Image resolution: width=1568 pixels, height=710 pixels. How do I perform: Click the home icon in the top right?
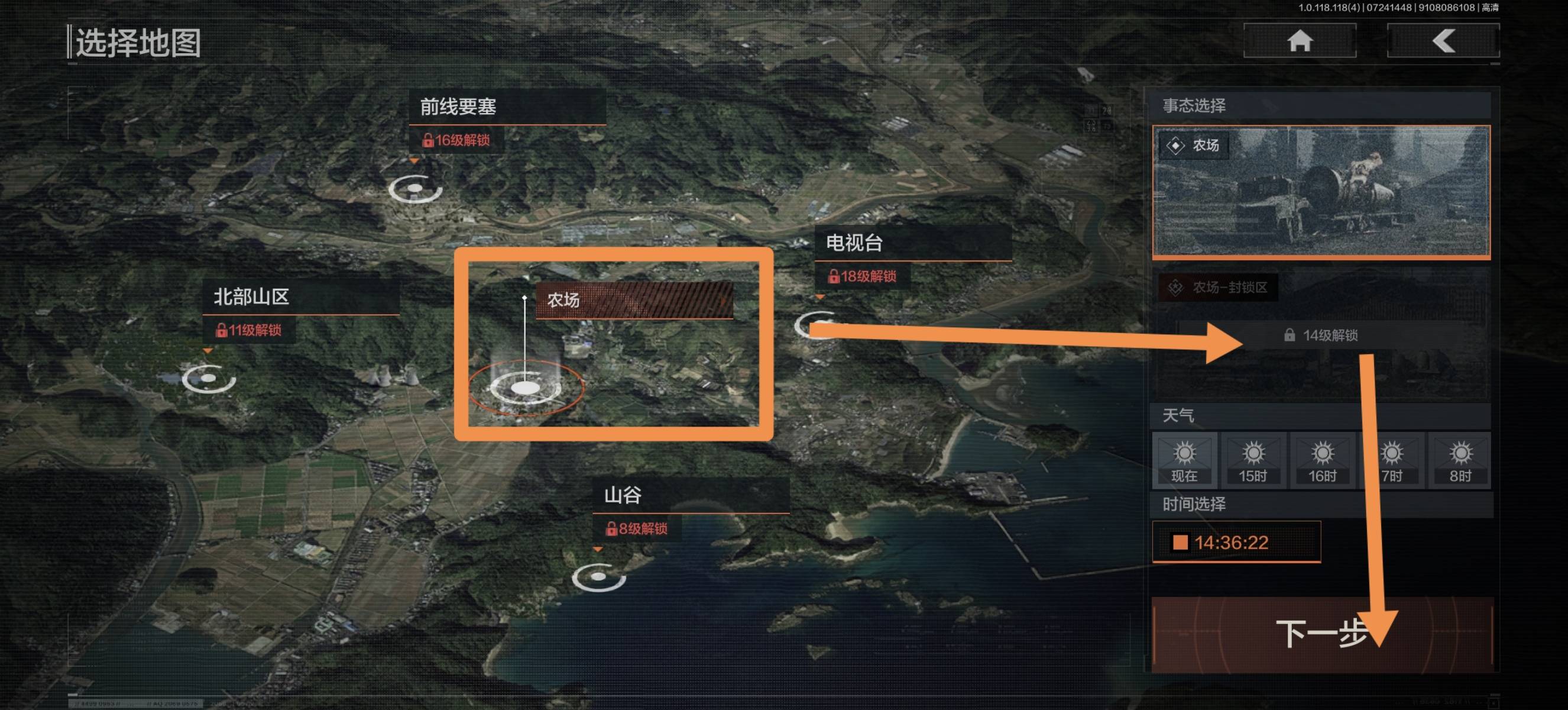click(1300, 41)
